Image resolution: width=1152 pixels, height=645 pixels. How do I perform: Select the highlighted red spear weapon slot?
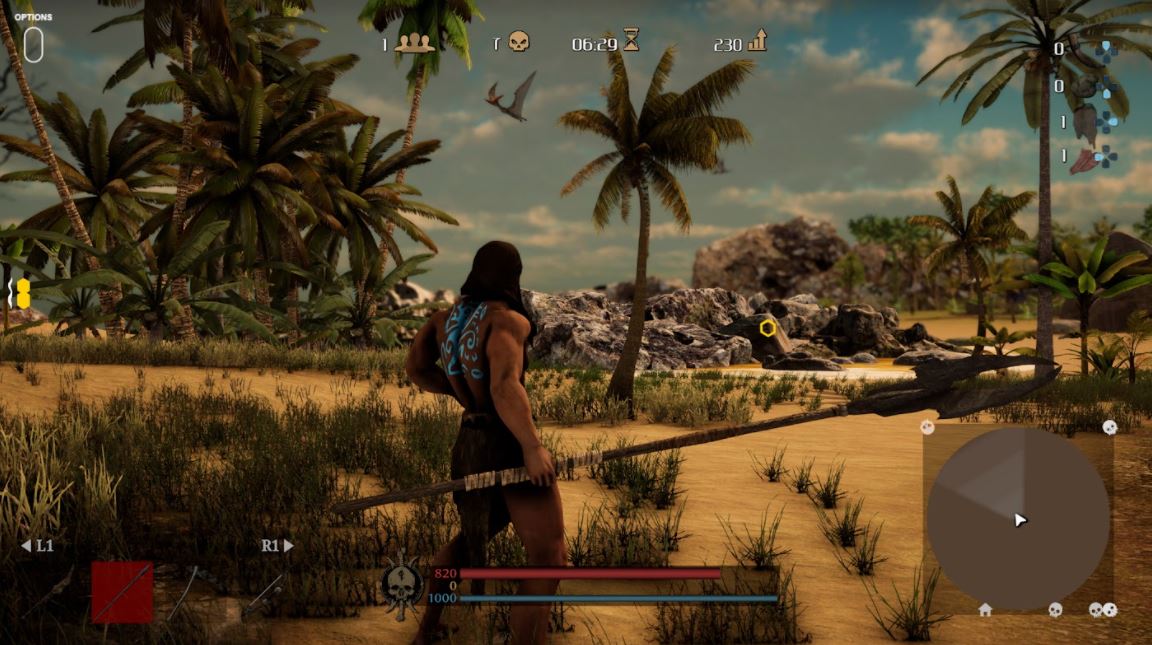pyautogui.click(x=122, y=592)
